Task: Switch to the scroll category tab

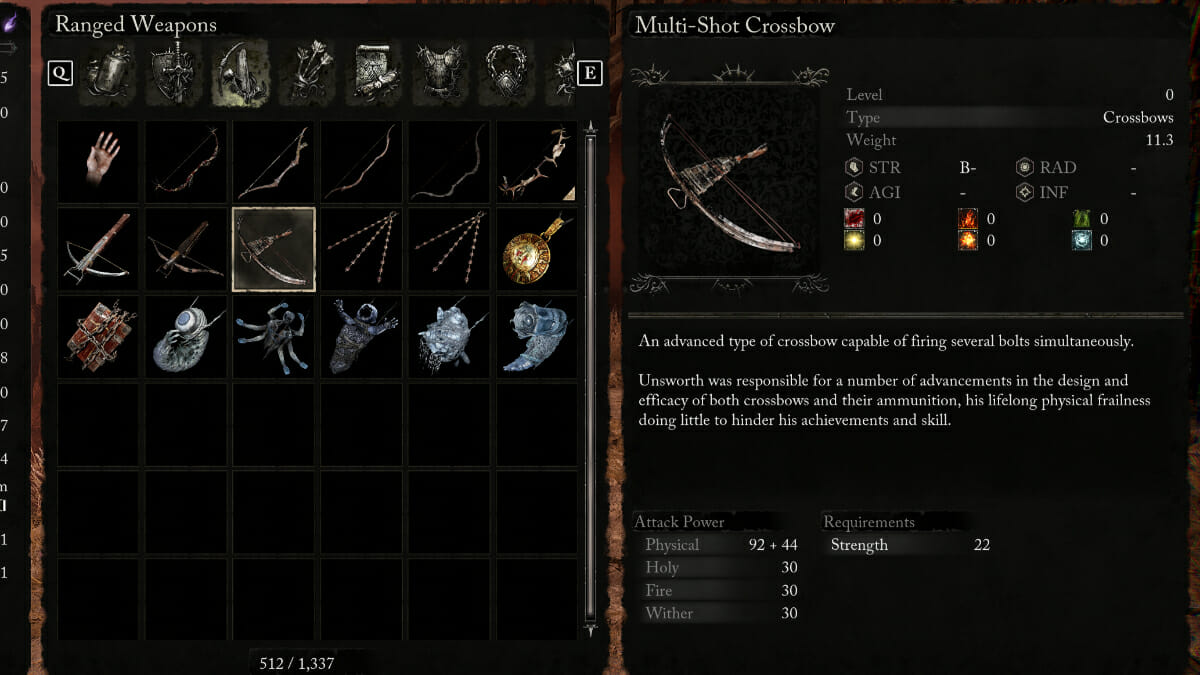Action: click(x=374, y=73)
